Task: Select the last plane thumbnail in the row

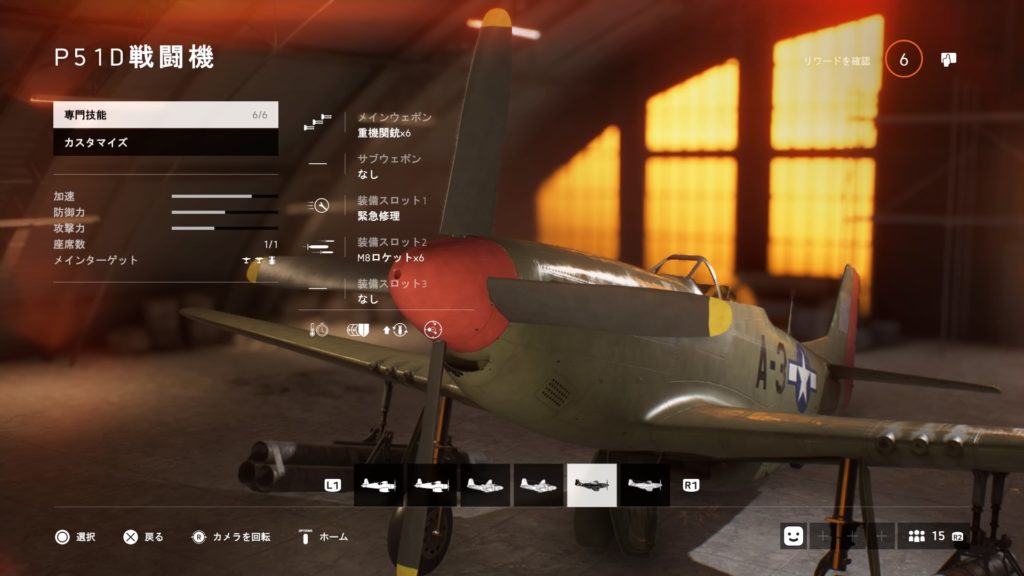Action: tap(645, 485)
